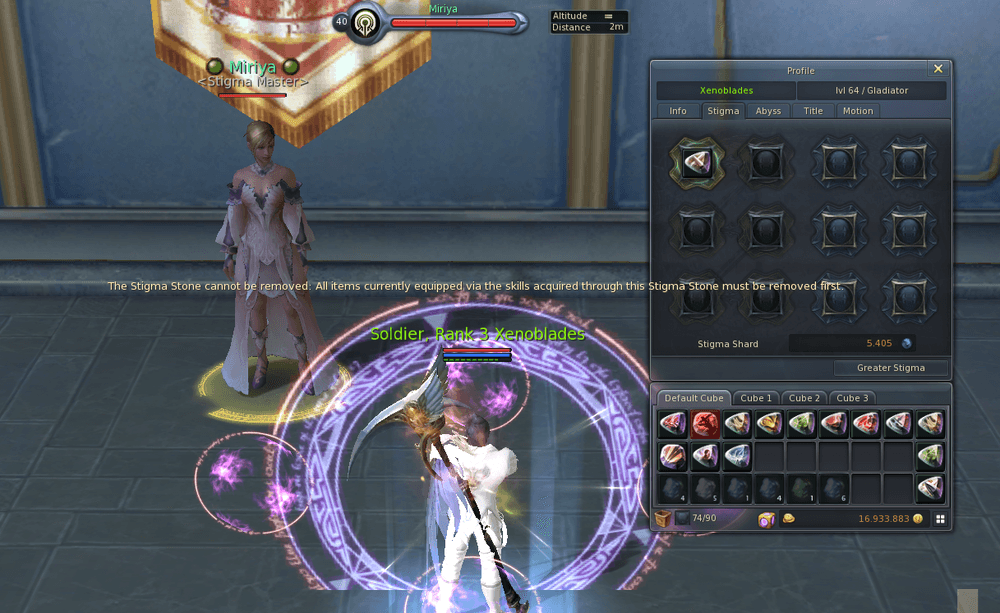The width and height of the screenshot is (1000, 613).
Task: Select the grey stone stack of 6
Action: pos(833,490)
